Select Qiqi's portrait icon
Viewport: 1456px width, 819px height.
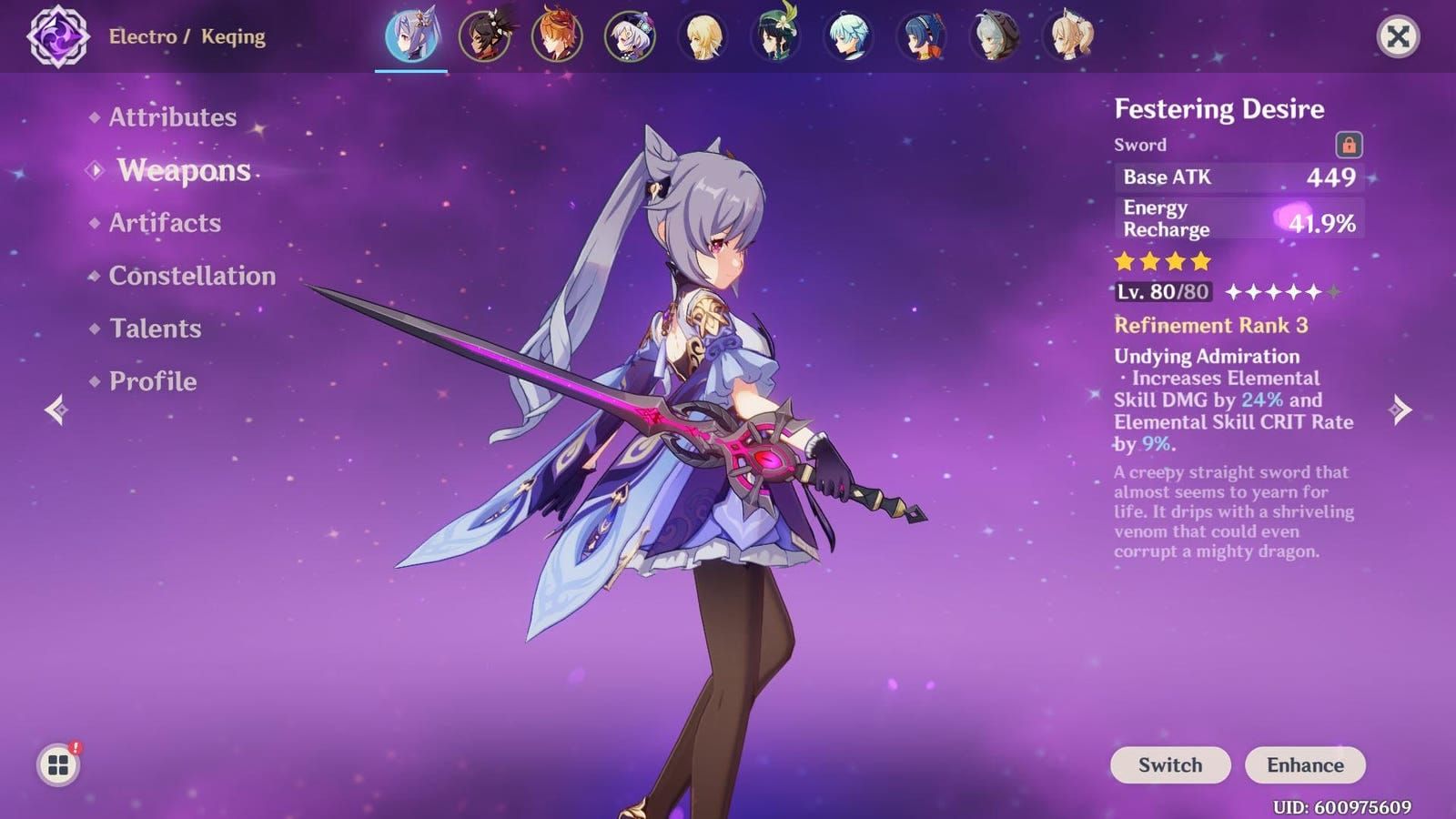pyautogui.click(x=629, y=36)
